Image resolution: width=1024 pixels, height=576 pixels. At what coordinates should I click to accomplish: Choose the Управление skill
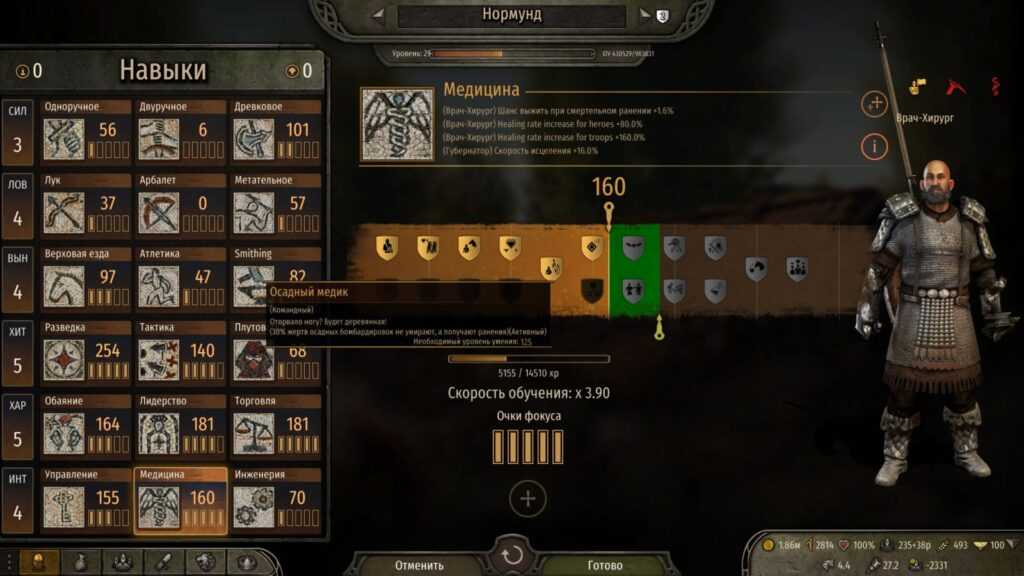click(86, 498)
